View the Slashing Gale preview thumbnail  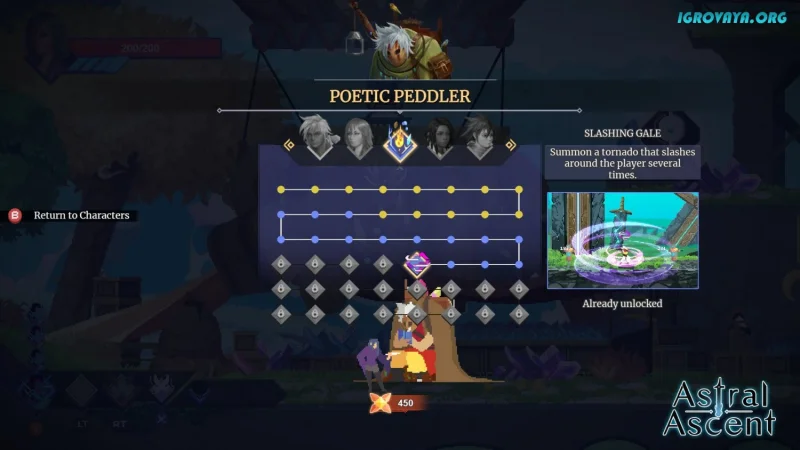pos(622,240)
